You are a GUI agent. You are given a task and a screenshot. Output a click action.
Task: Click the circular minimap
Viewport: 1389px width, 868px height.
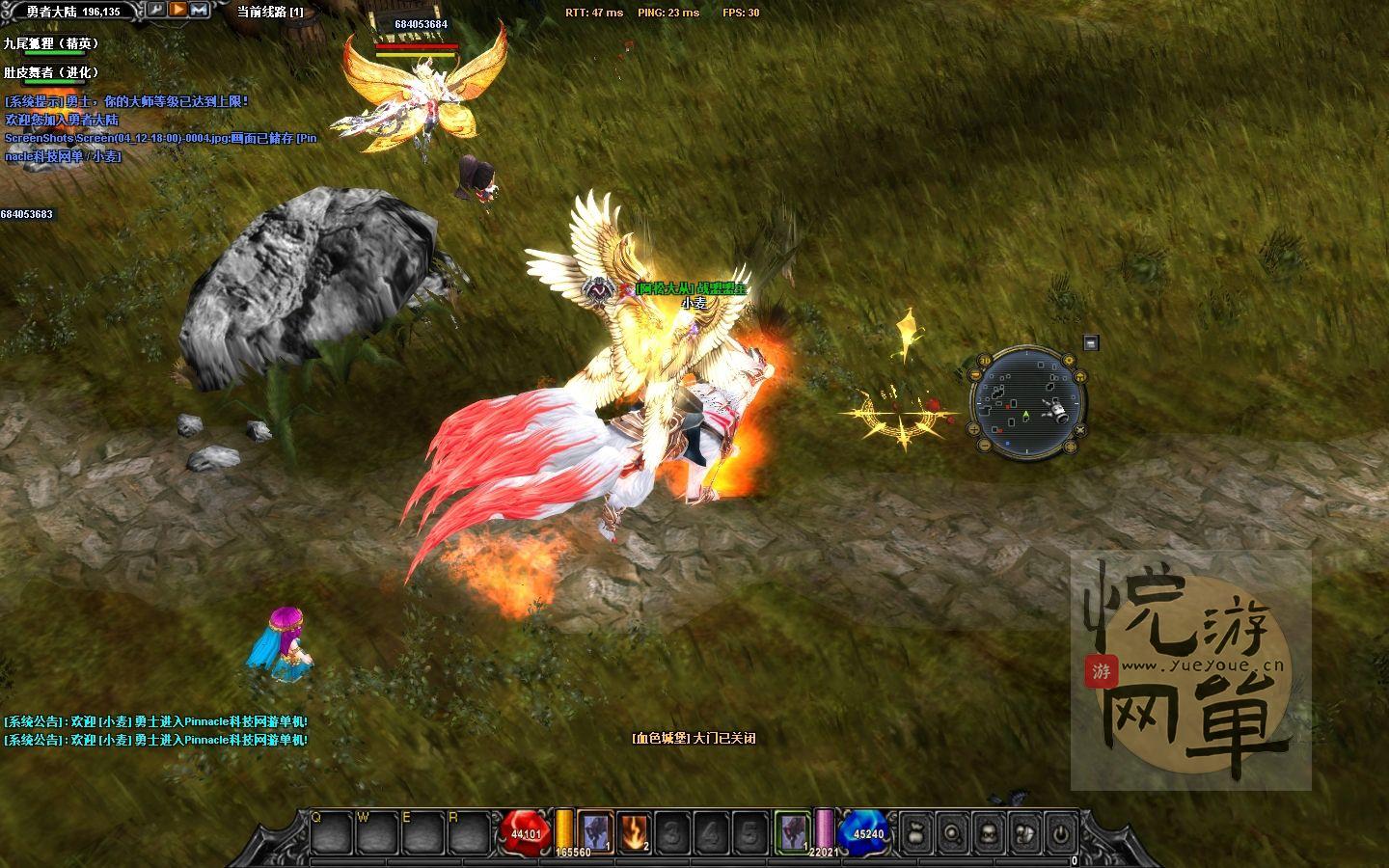tap(1027, 402)
